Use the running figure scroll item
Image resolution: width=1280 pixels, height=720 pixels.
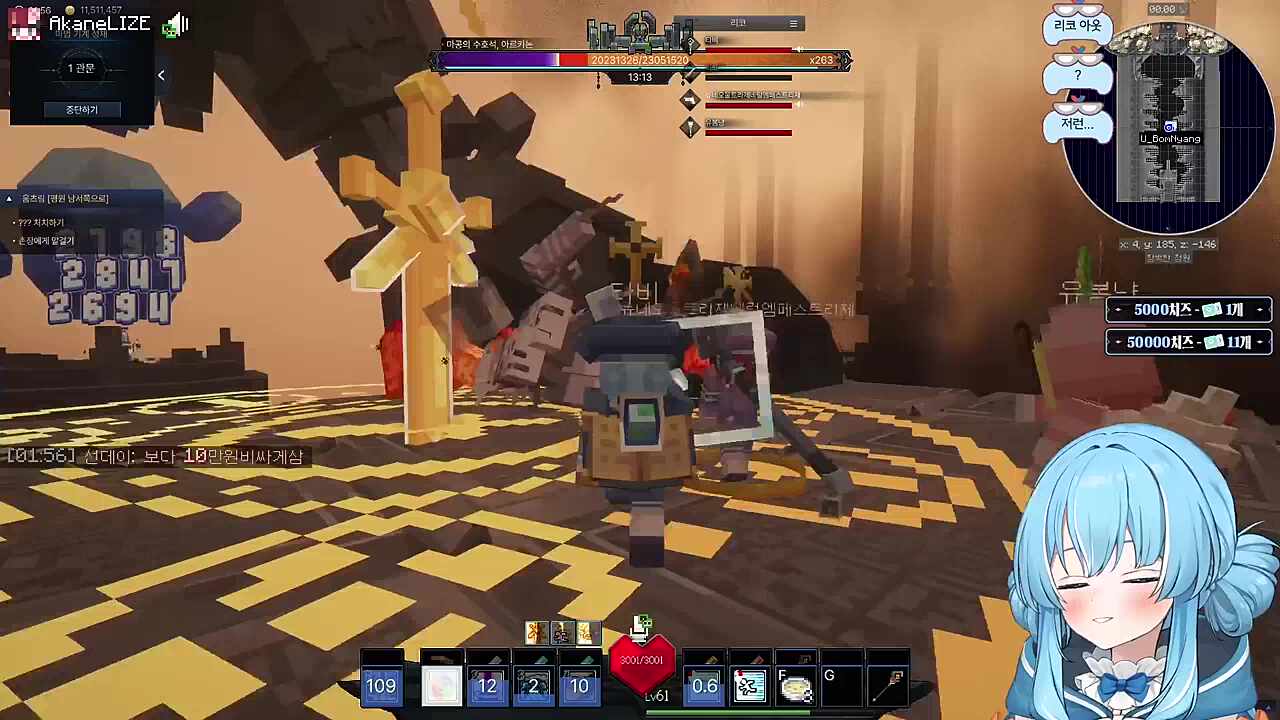tap(750, 685)
